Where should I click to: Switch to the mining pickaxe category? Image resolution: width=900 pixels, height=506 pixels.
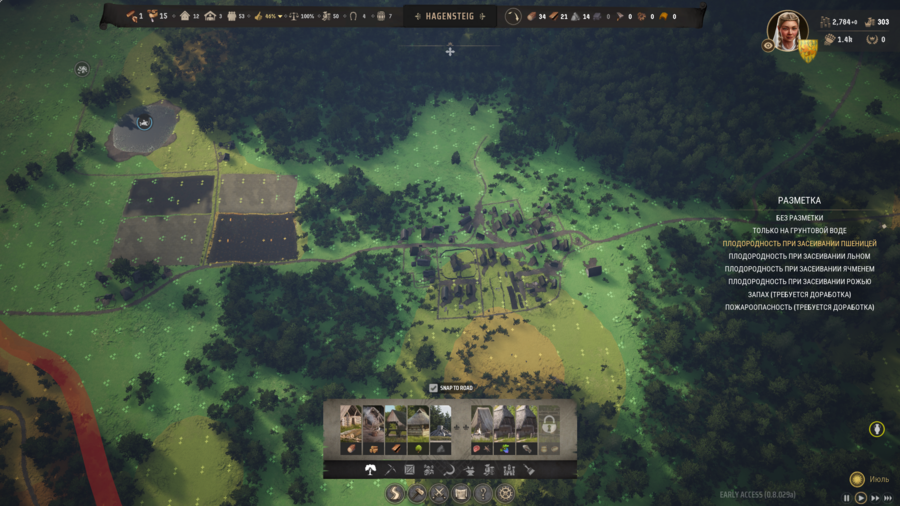390,470
